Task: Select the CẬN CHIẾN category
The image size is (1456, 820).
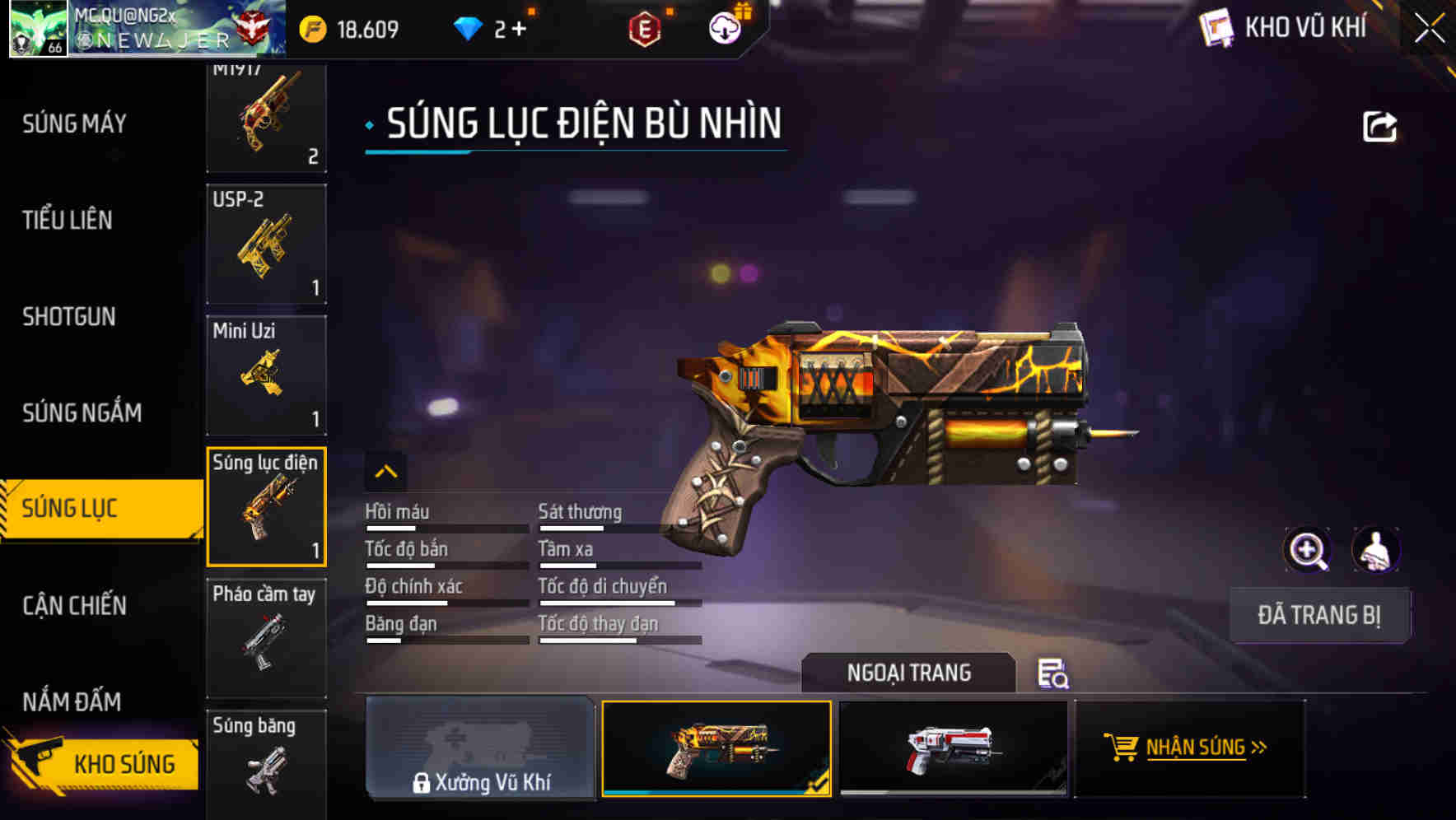Action: pyautogui.click(x=76, y=606)
